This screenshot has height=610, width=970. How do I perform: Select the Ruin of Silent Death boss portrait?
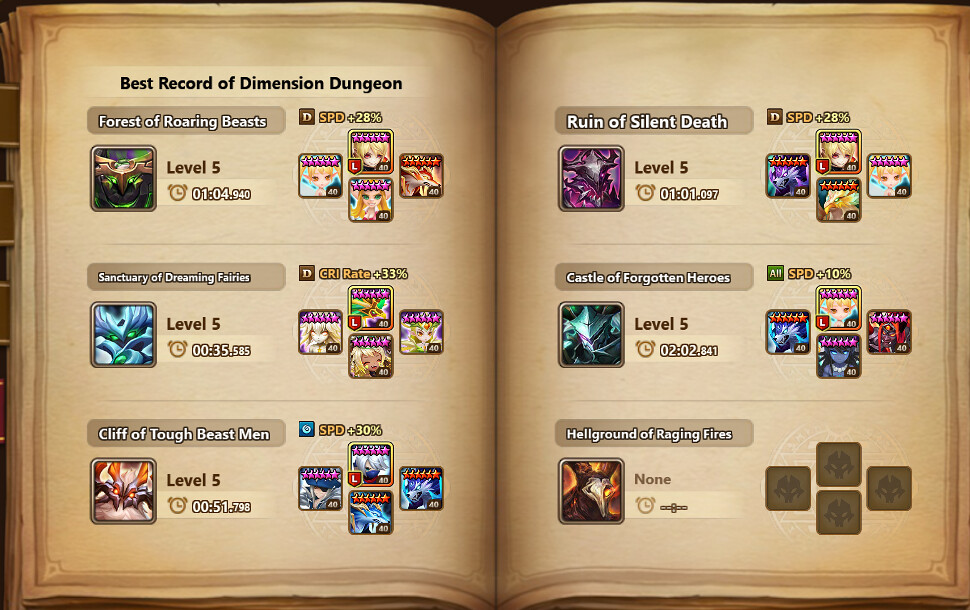coord(591,179)
